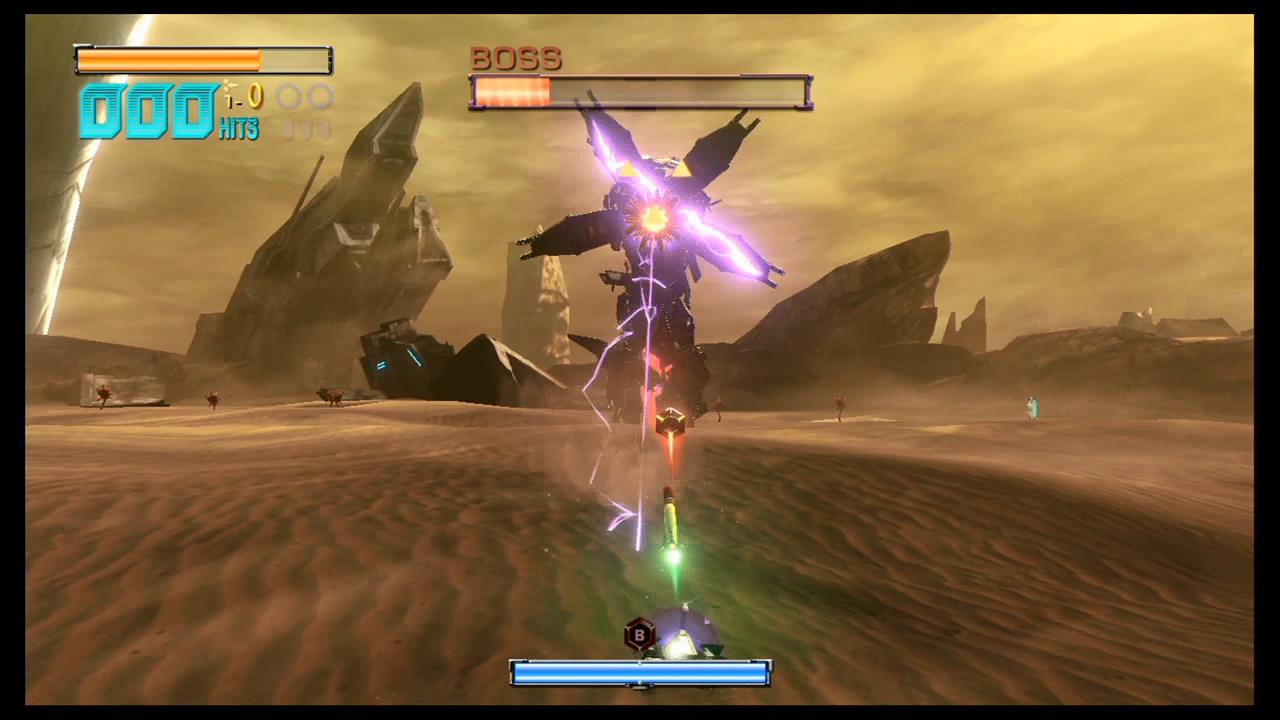This screenshot has height=720, width=1280.
Task: Click the player shield gauge in the top left
Action: tap(200, 60)
